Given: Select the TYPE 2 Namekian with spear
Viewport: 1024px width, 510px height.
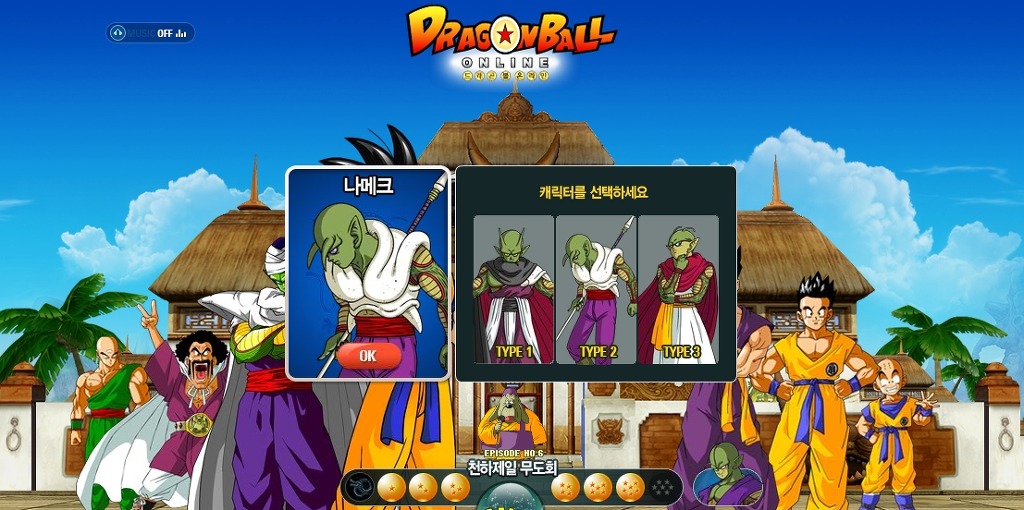Looking at the screenshot, I should 596,289.
